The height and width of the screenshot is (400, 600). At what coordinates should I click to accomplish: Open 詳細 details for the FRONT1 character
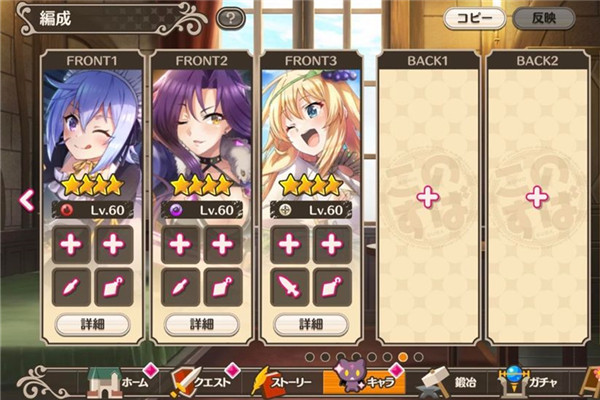(92, 324)
